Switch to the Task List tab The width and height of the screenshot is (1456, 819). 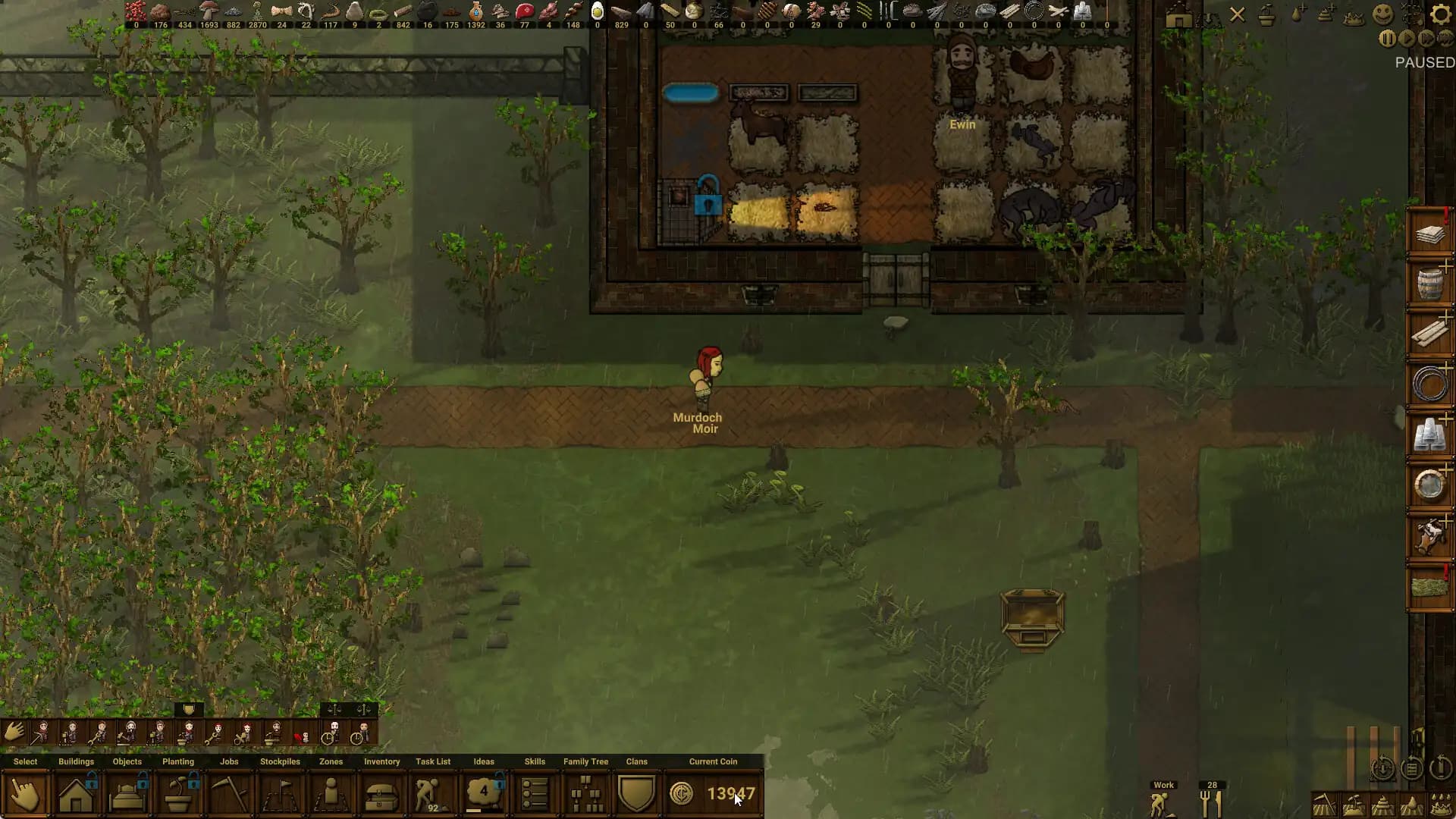pos(432,792)
